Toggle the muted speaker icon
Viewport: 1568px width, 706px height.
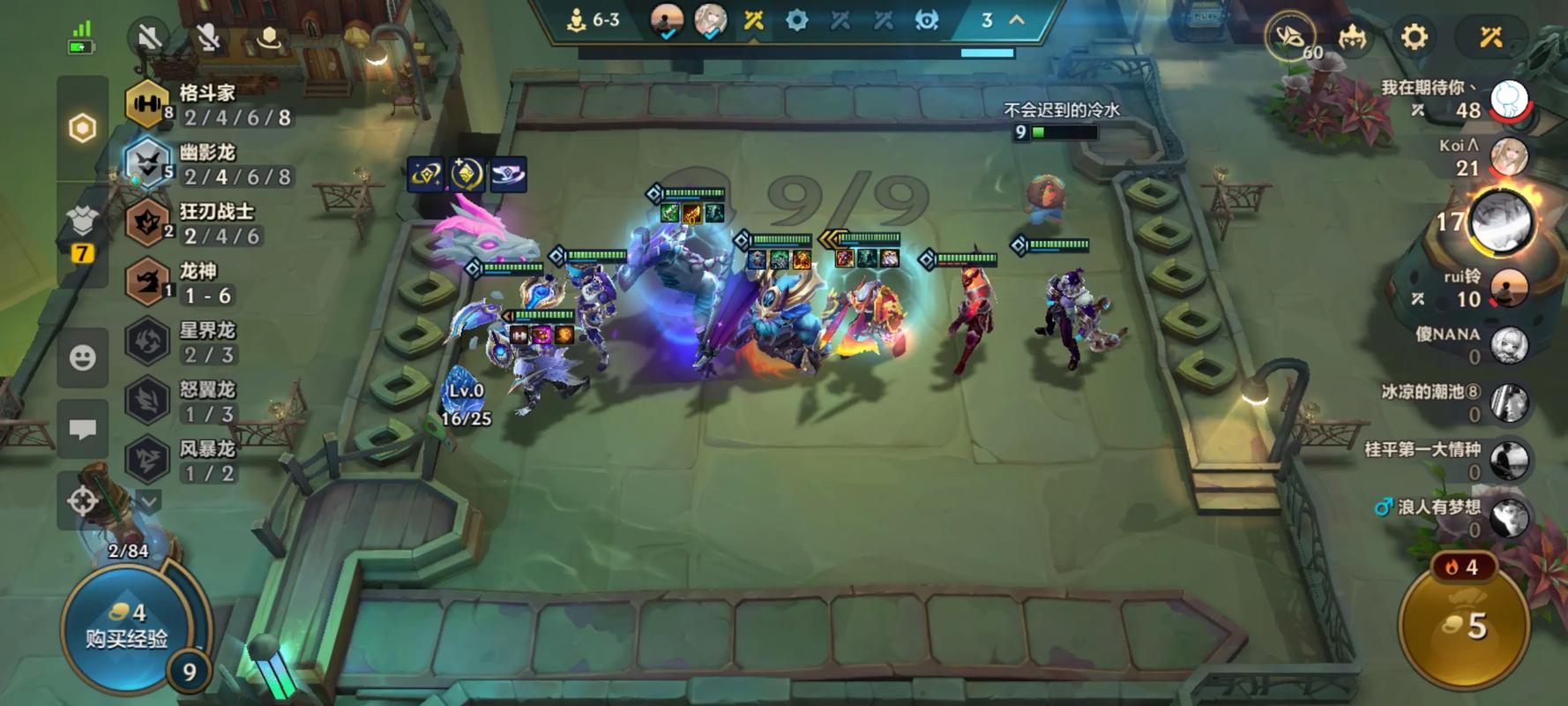tap(149, 37)
